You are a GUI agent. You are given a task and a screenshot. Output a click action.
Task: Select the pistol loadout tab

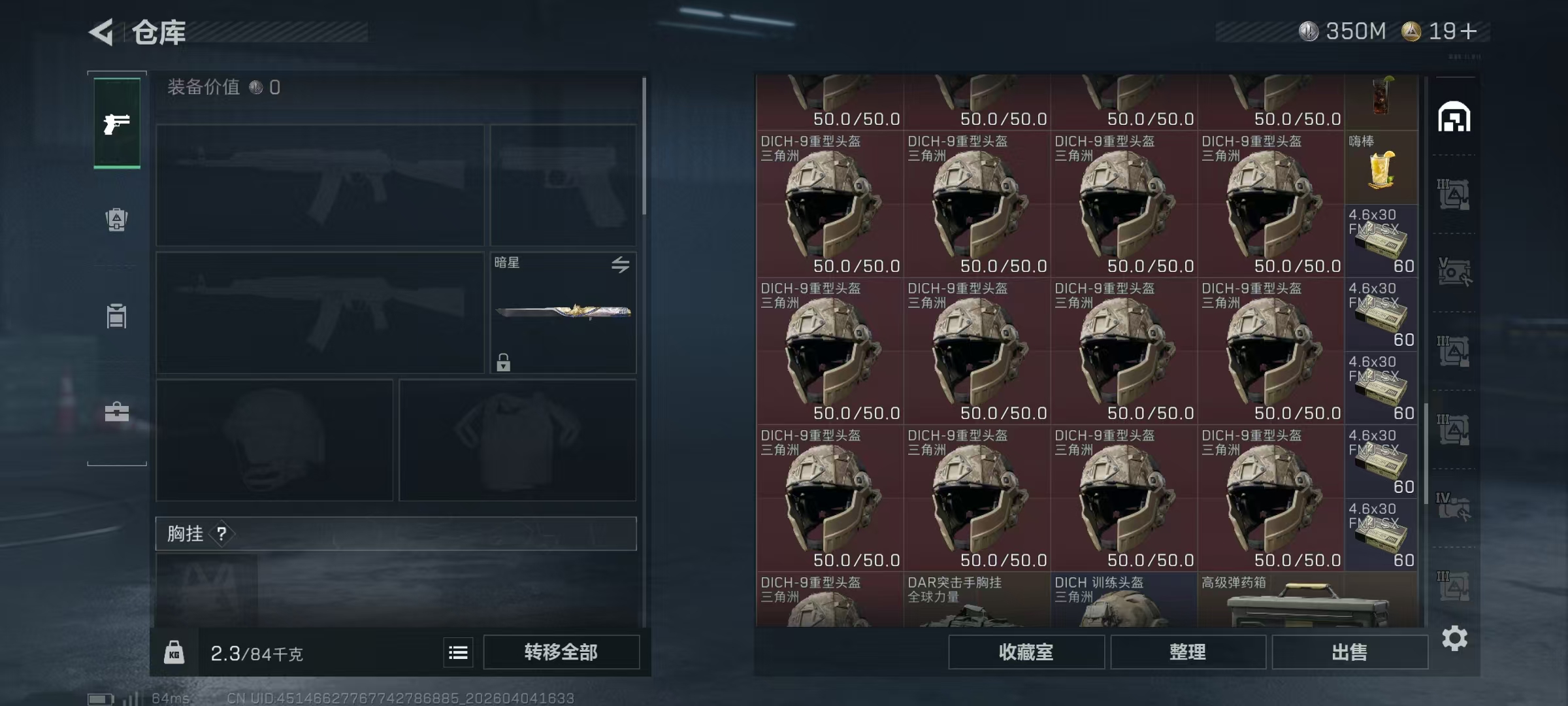(x=117, y=123)
